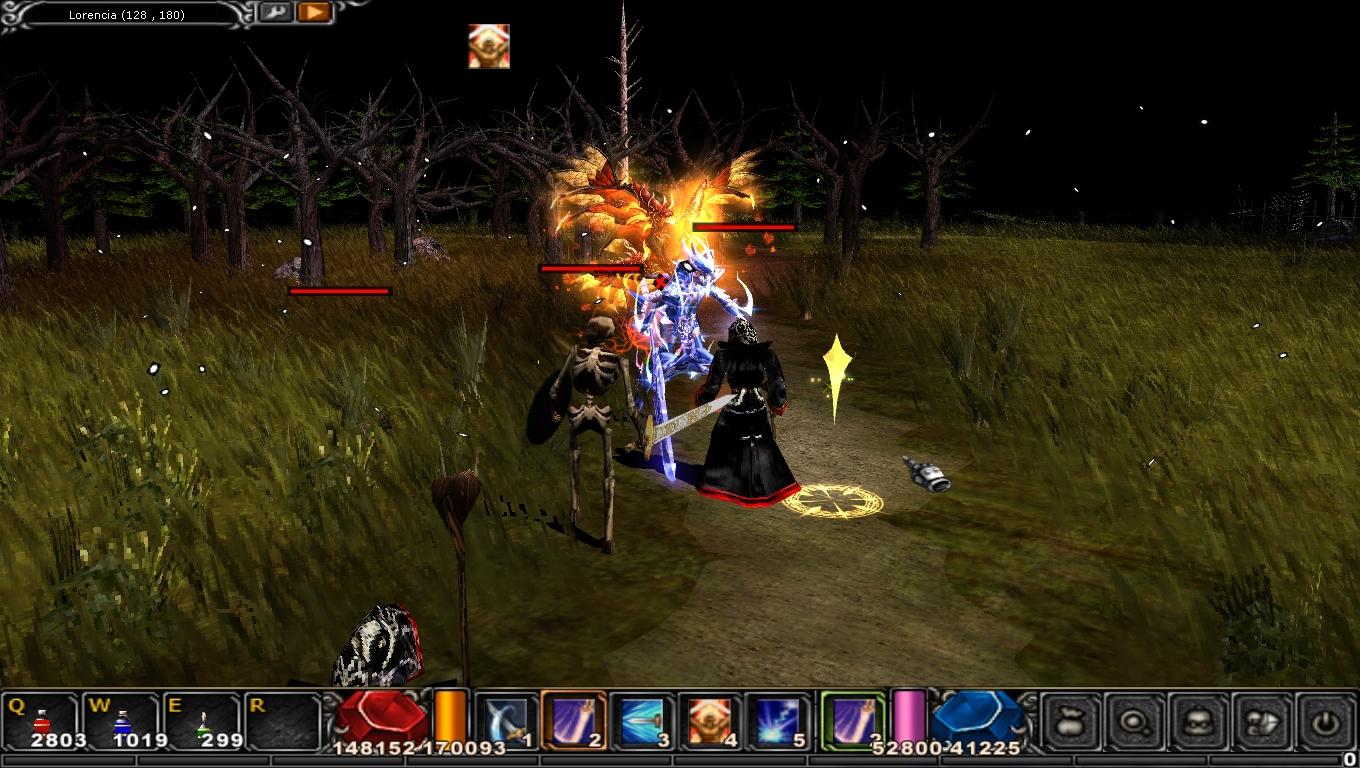This screenshot has width=1360, height=768.
Task: Activate the blue lightning burst skill in slot 5
Action: point(777,719)
